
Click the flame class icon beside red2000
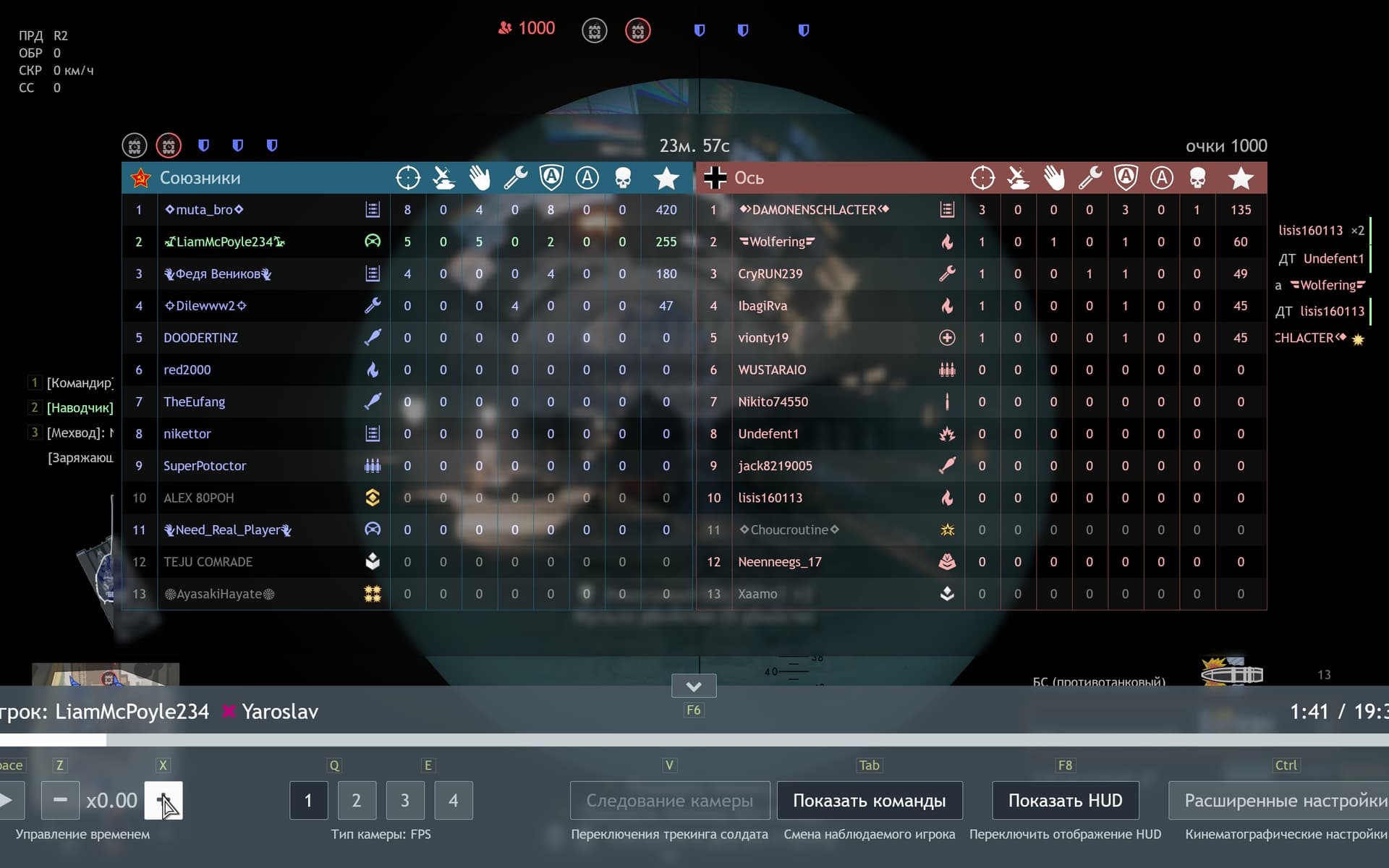[373, 370]
